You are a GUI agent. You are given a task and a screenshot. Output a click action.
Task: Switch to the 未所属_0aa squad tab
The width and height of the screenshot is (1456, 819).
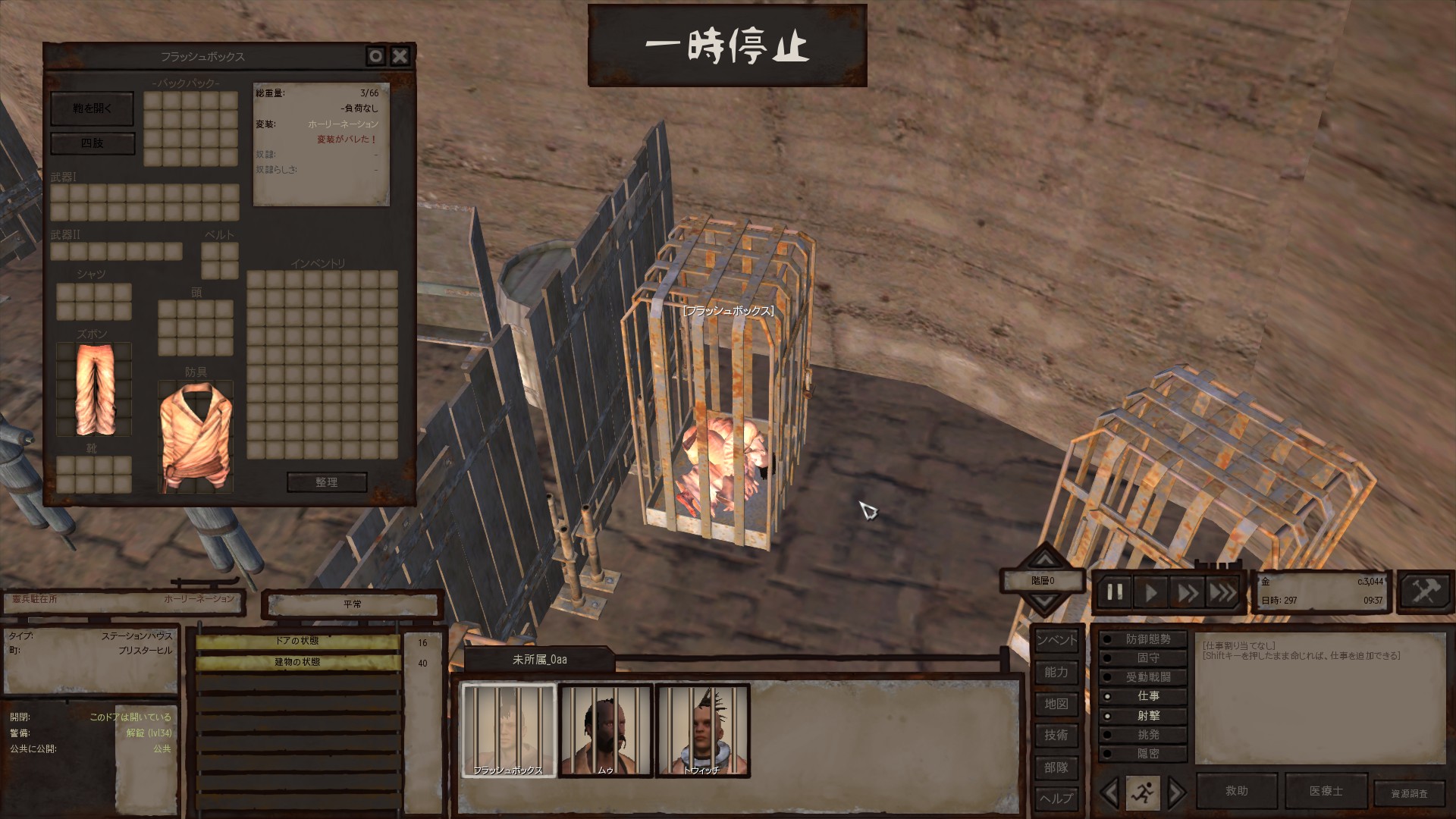coord(539,660)
